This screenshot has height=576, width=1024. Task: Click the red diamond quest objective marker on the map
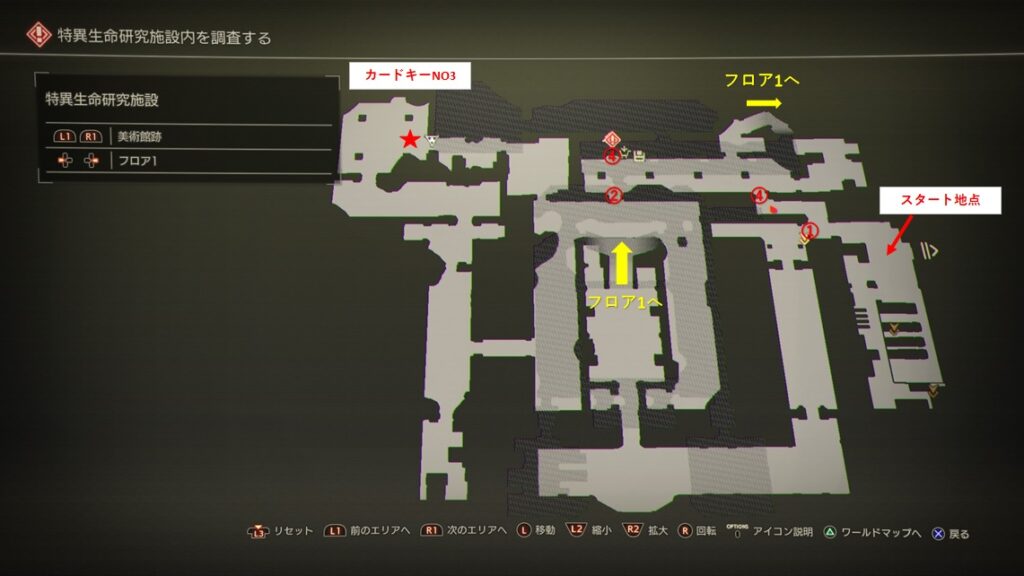[612, 139]
